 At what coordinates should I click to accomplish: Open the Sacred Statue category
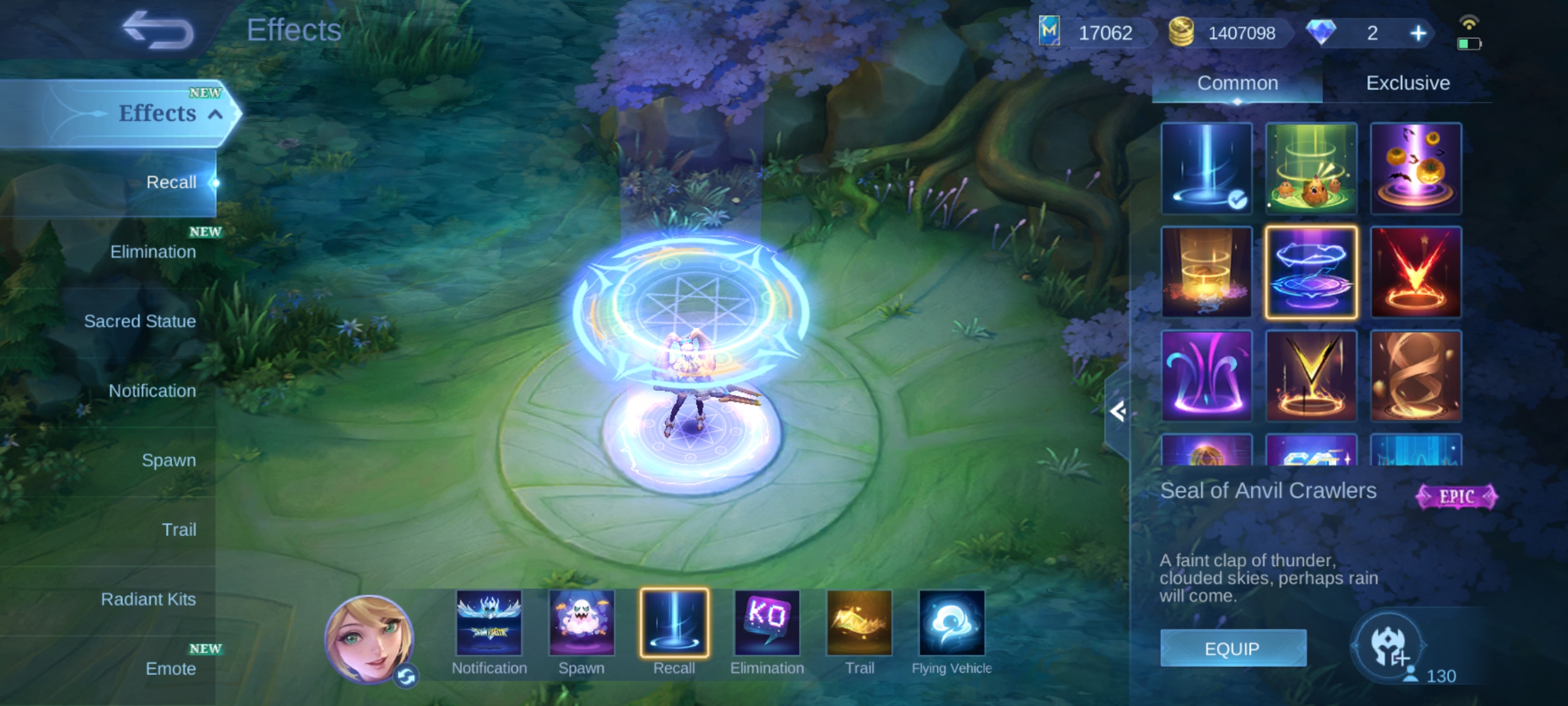(x=140, y=321)
